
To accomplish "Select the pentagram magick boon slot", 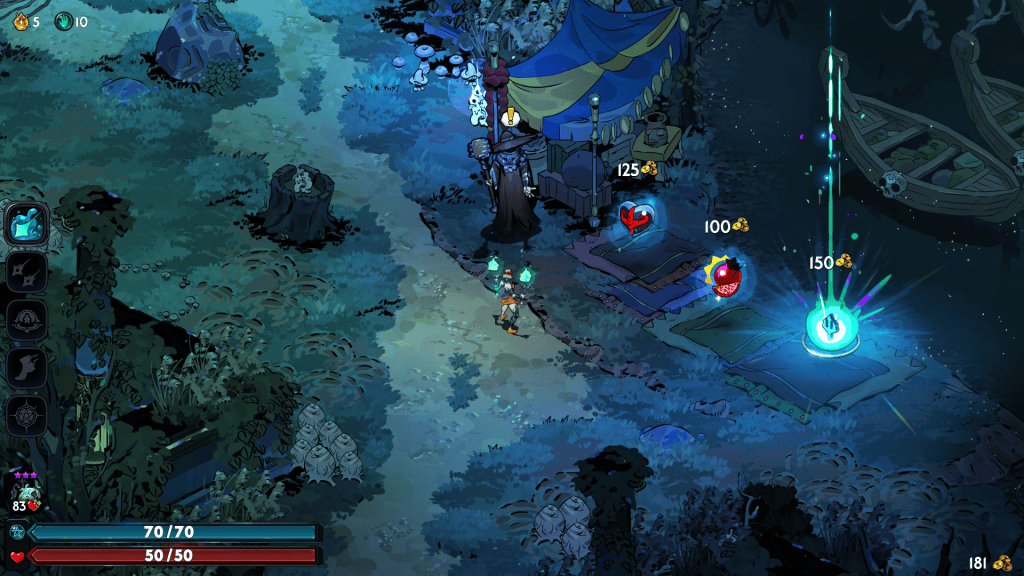I will tap(27, 416).
